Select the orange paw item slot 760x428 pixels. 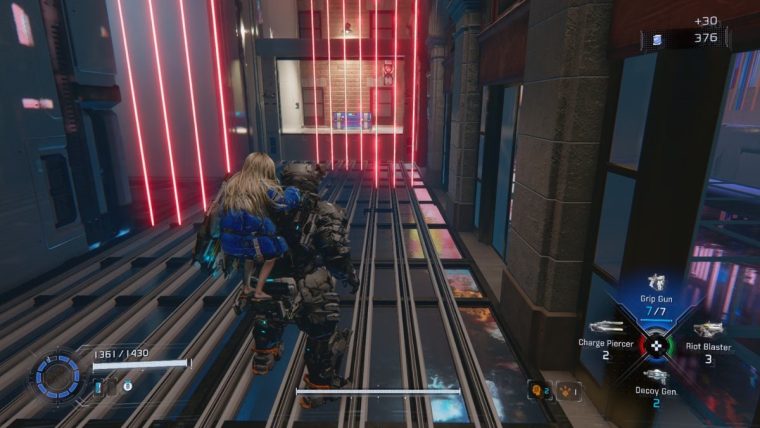coord(567,391)
